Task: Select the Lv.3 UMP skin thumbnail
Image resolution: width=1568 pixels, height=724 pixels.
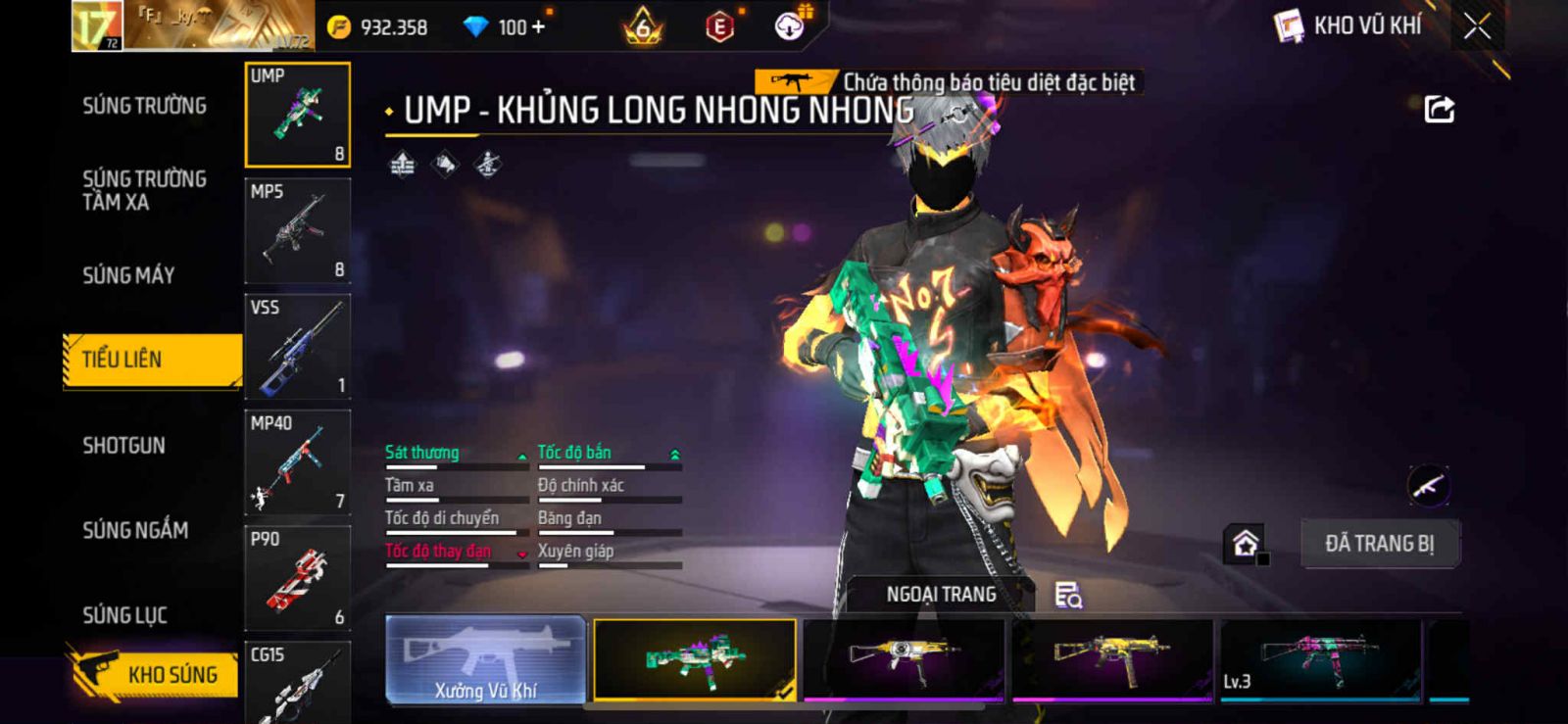Action: click(x=1319, y=659)
